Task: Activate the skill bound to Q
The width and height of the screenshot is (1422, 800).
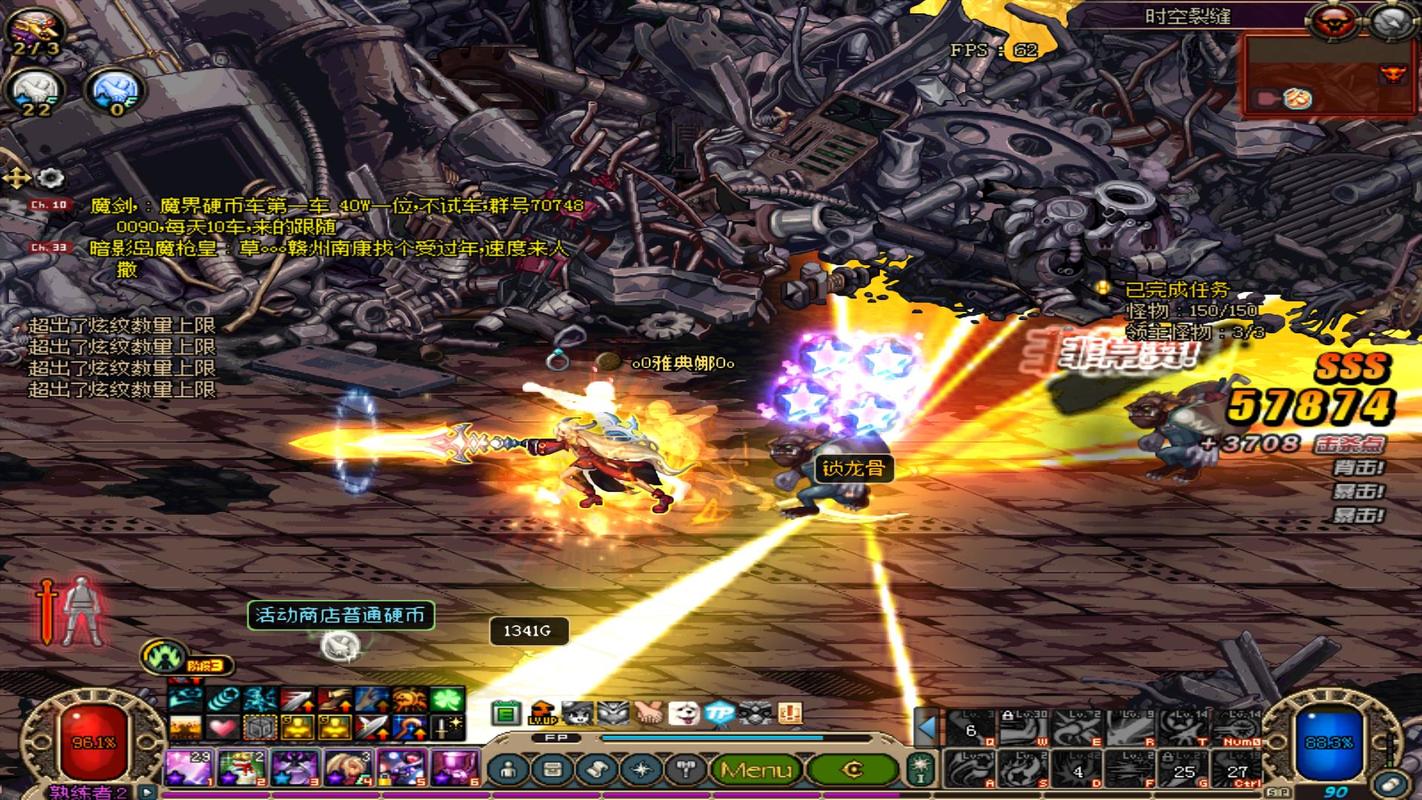Action: click(x=969, y=727)
